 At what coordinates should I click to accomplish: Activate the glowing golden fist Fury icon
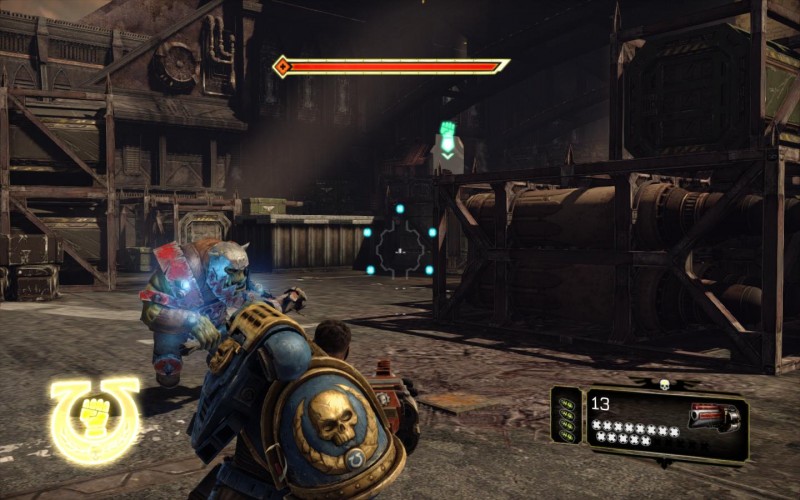95,417
